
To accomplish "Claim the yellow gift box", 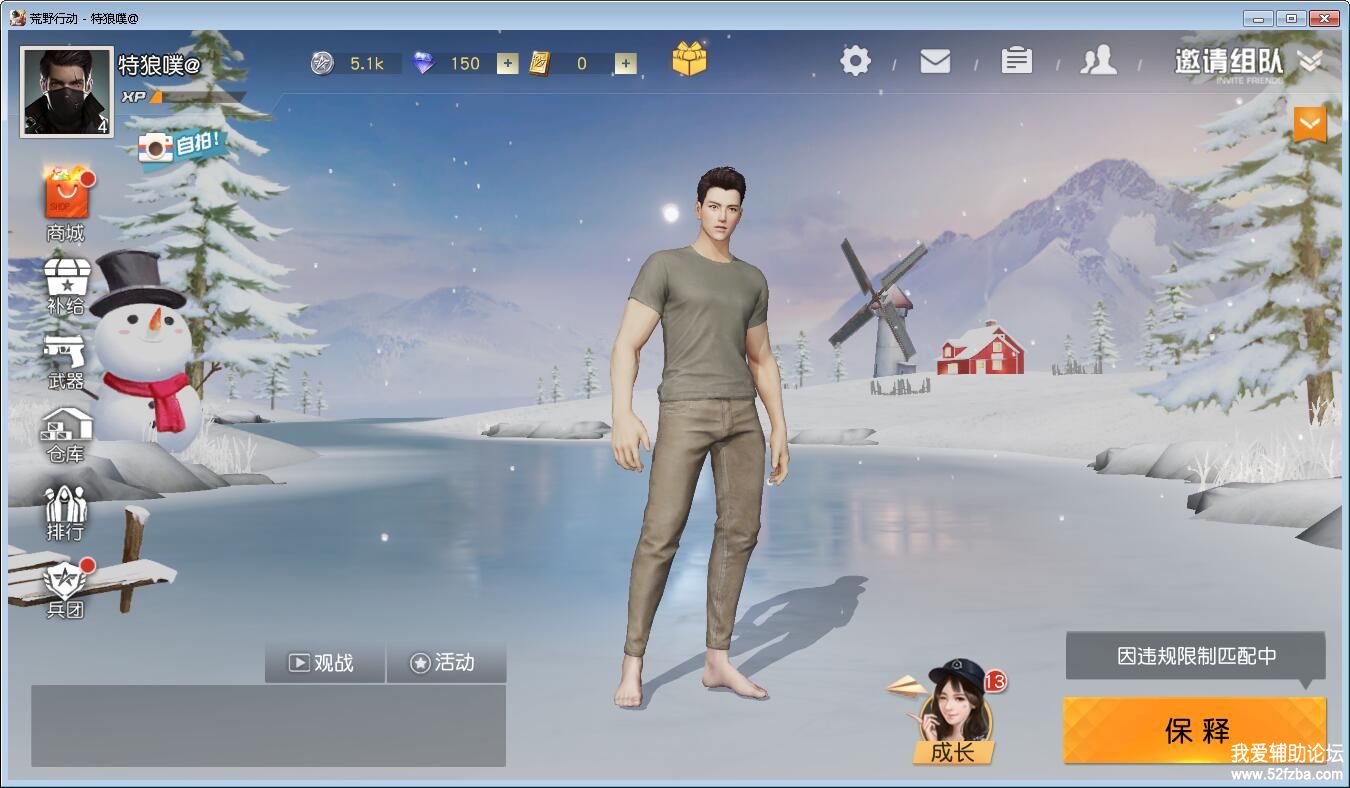I will point(689,59).
